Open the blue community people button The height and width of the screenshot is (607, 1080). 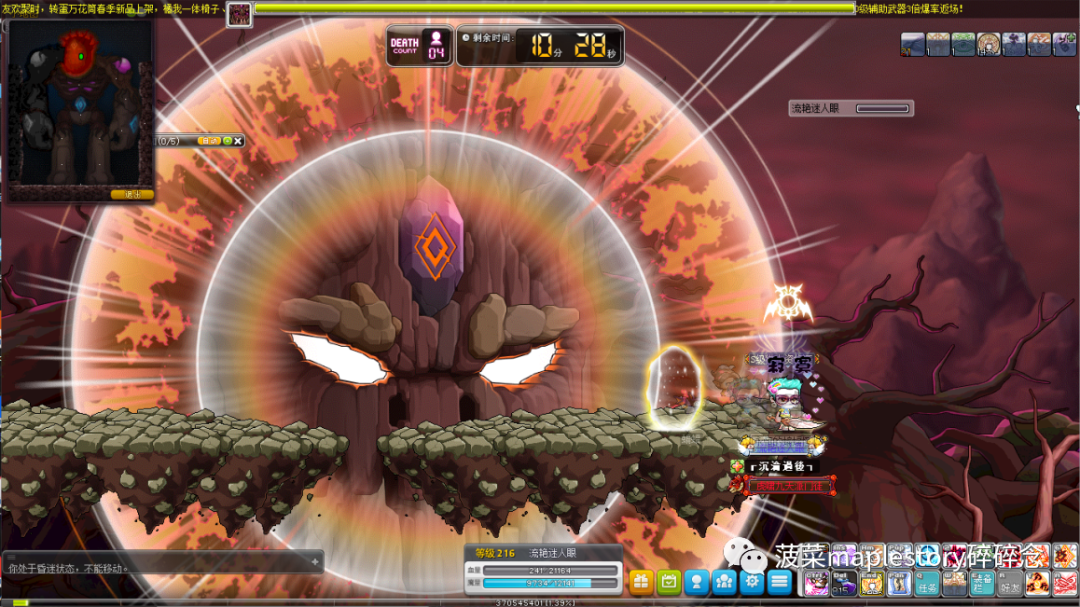point(725,581)
